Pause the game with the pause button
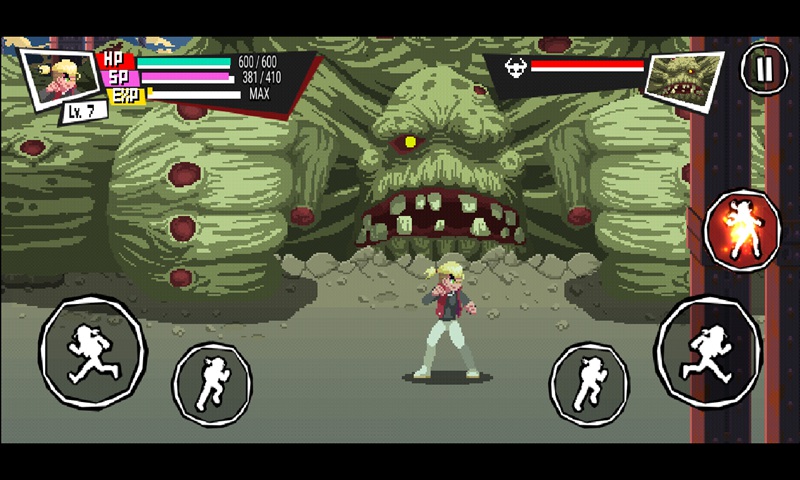This screenshot has height=480, width=800. click(764, 69)
